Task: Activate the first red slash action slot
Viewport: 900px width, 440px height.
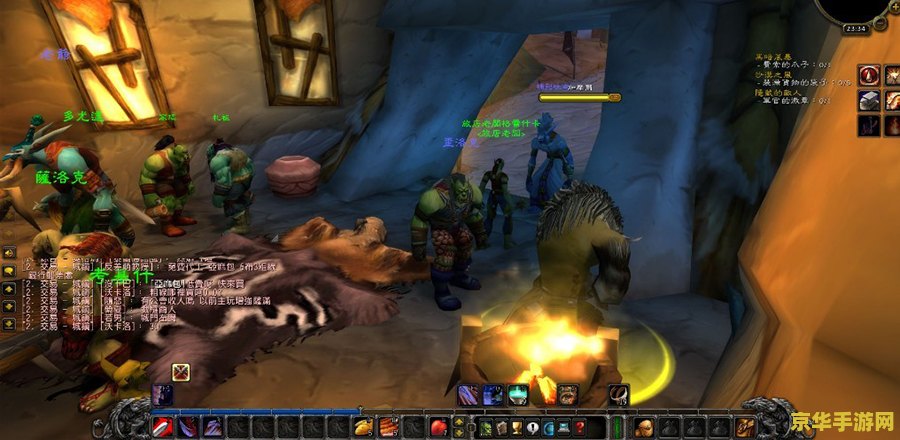Action: click(165, 427)
